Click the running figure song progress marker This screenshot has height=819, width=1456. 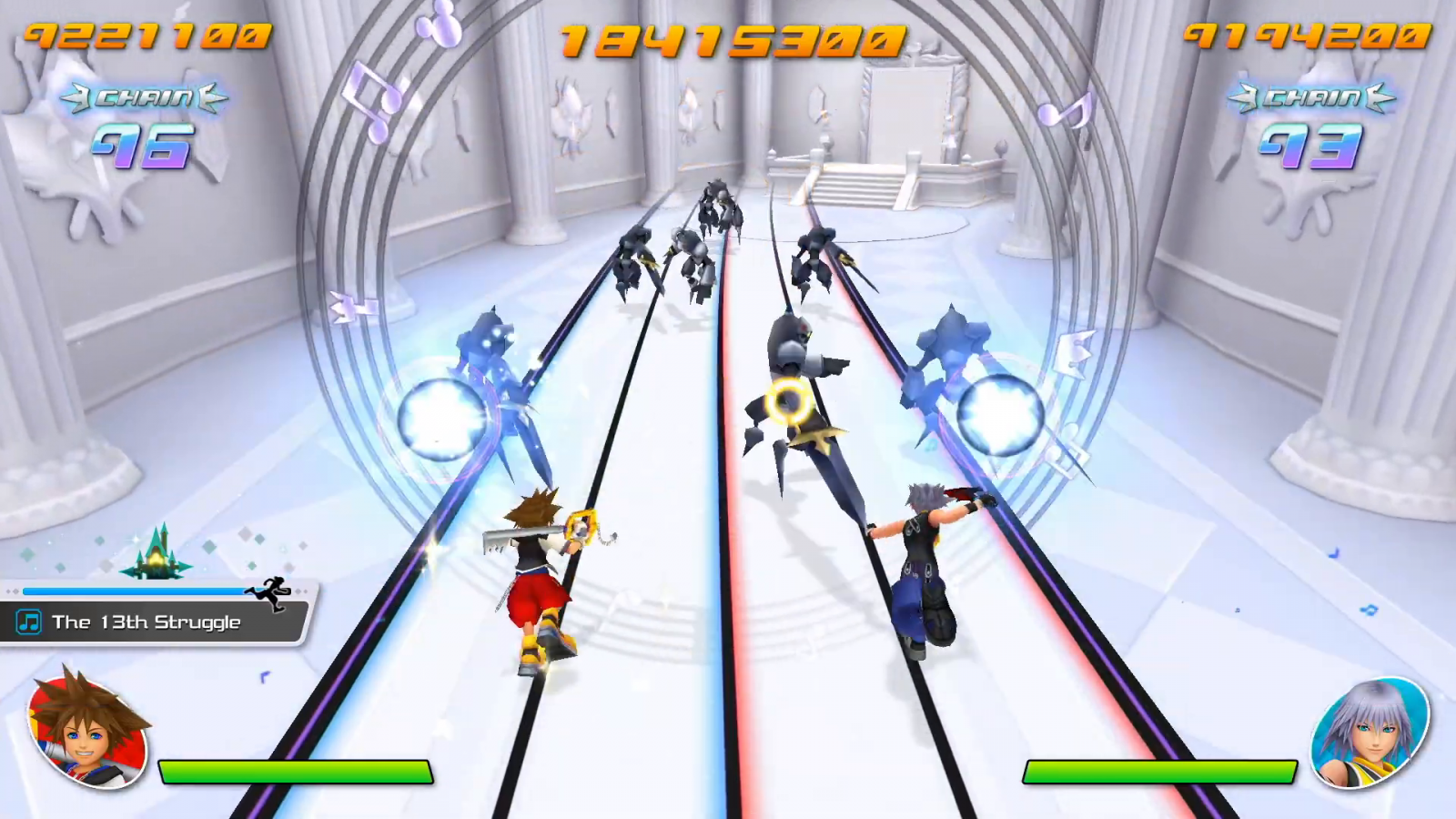point(269,592)
